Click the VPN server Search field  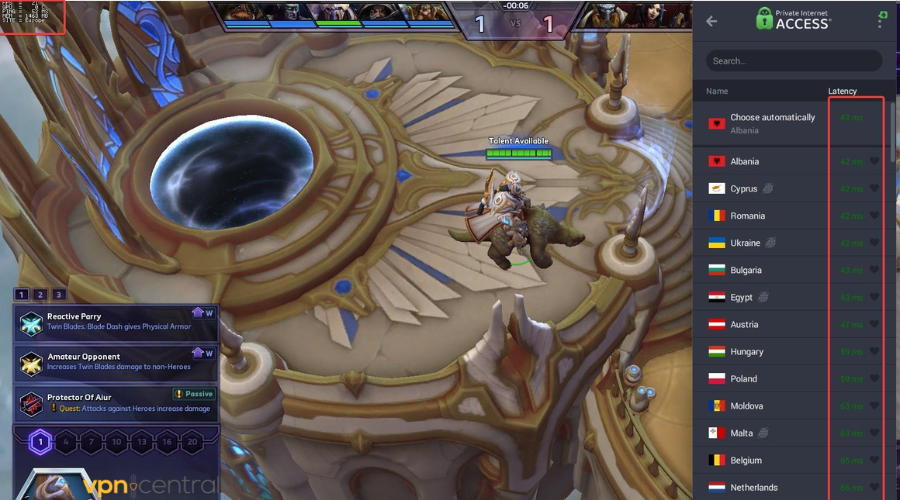click(794, 61)
